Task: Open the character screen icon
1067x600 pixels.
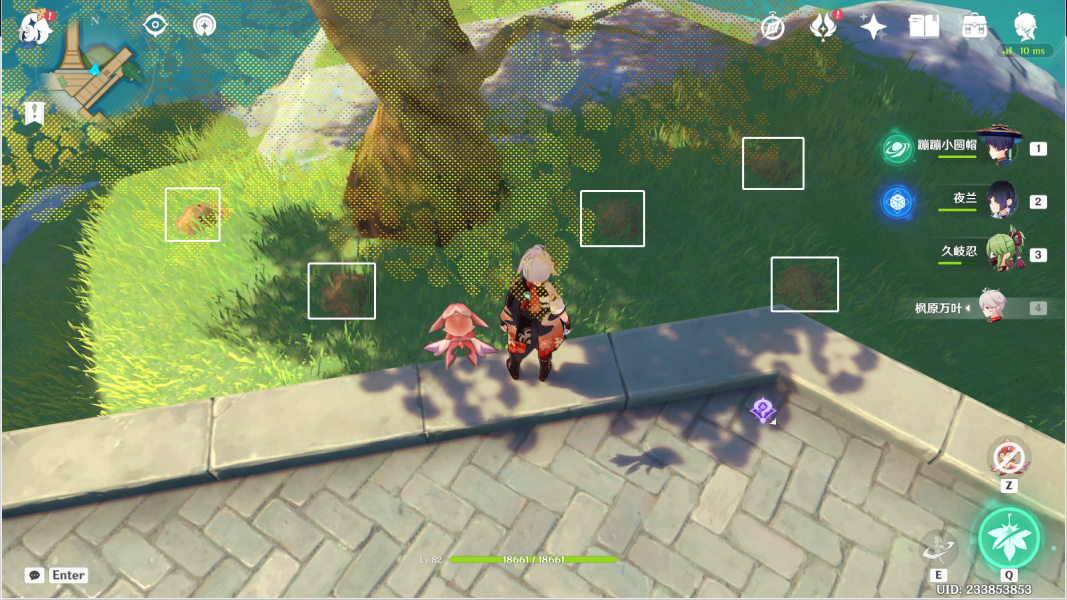Action: click(1025, 27)
